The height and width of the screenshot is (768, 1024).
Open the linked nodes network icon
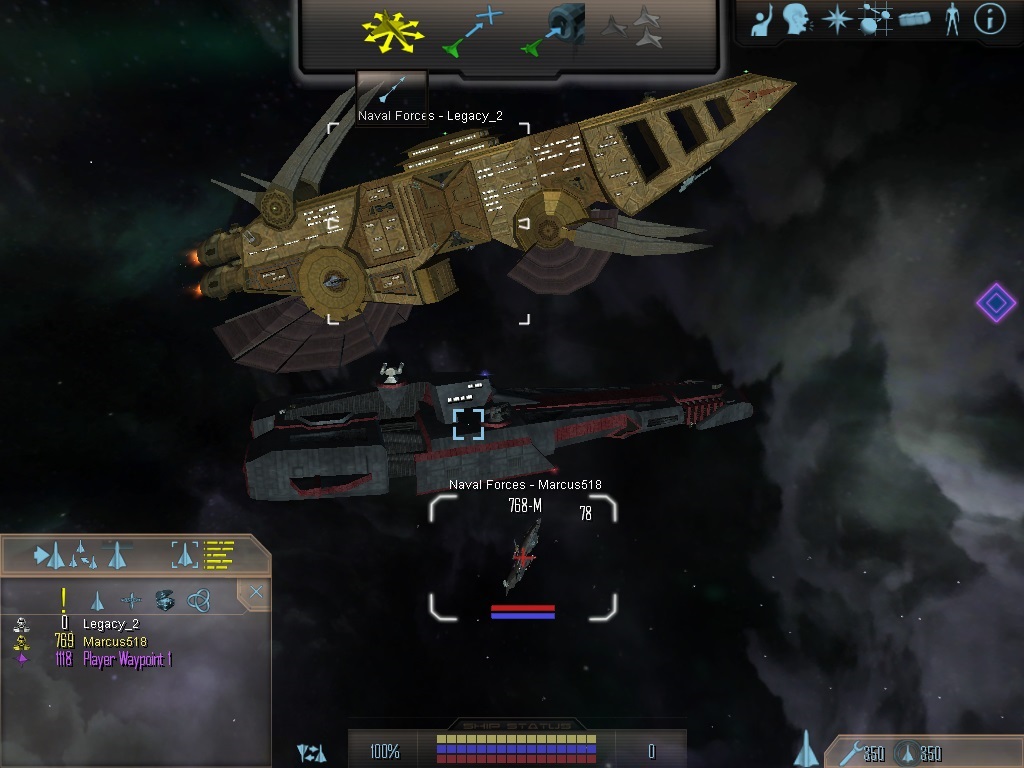(876, 20)
